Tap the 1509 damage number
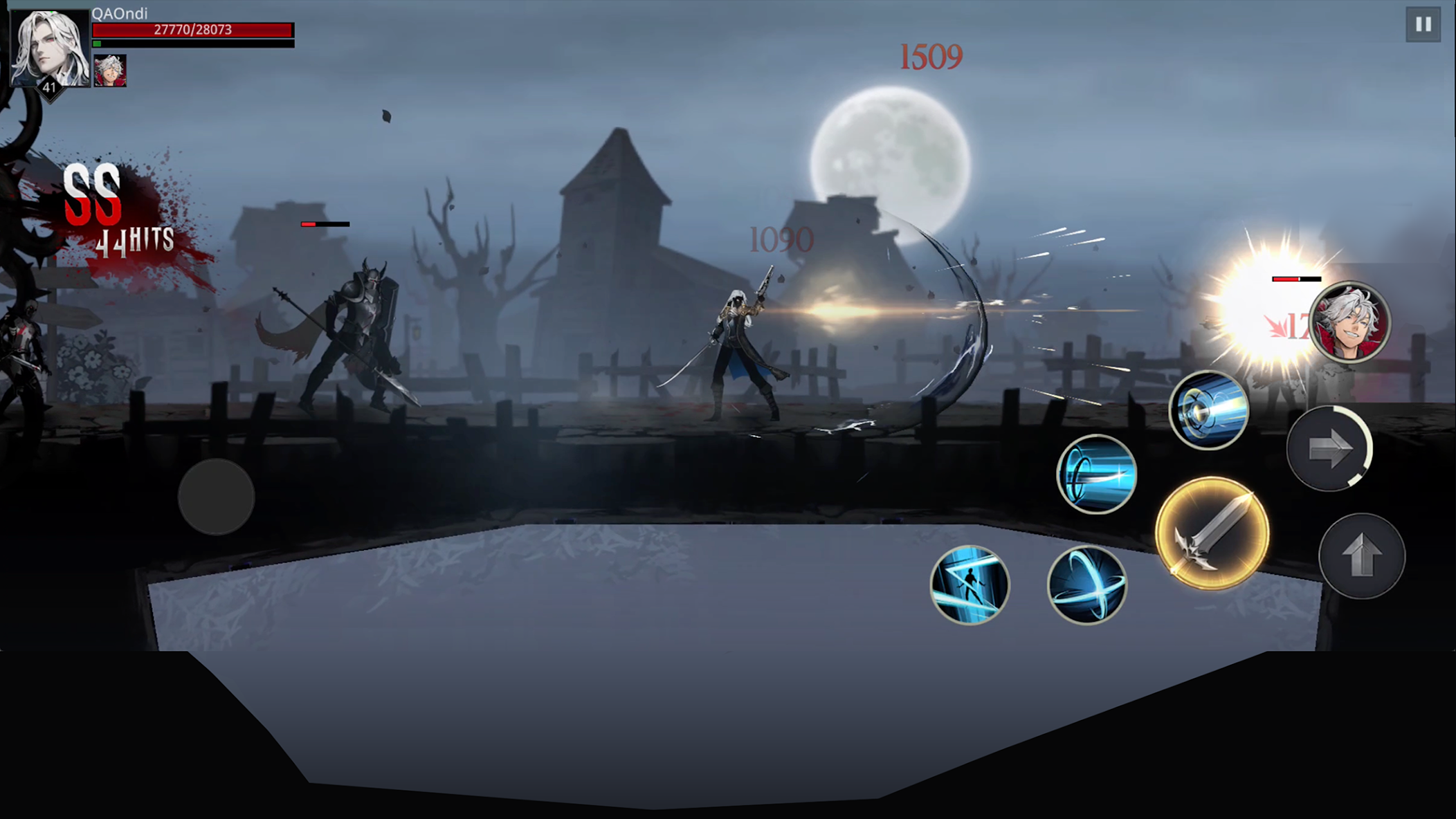This screenshot has width=1456, height=819. tap(931, 55)
